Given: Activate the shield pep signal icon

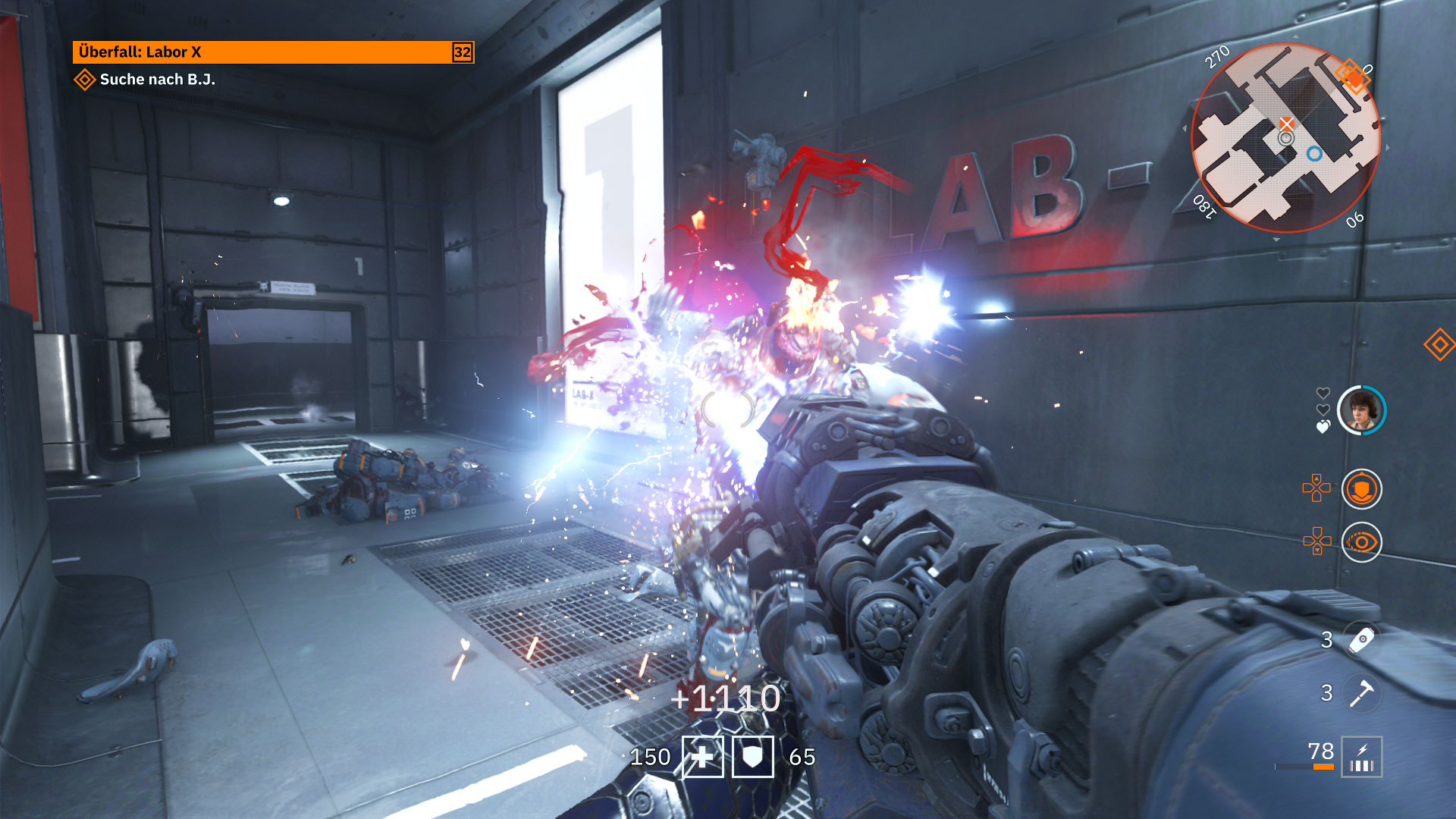Looking at the screenshot, I should [x=1361, y=489].
